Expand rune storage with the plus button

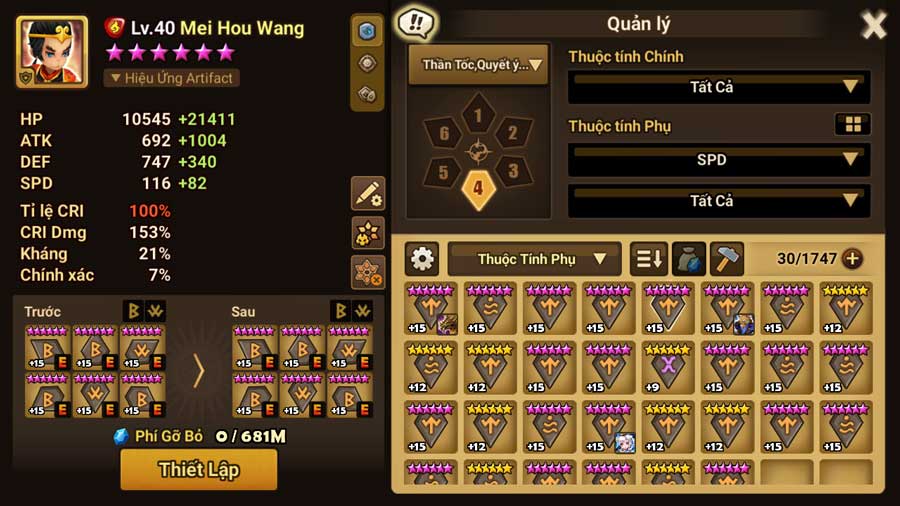pos(852,259)
